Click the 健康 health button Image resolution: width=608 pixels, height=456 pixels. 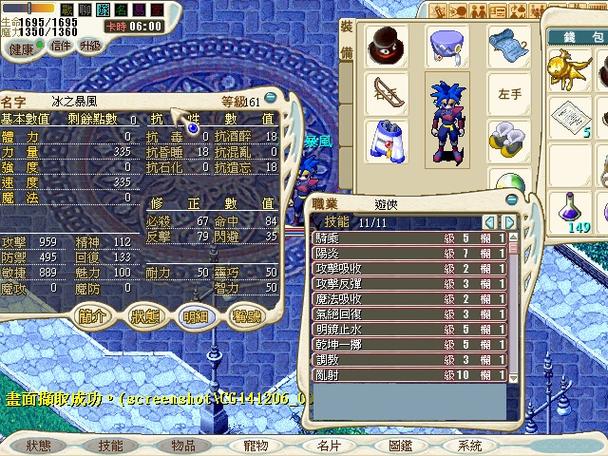tap(21, 47)
